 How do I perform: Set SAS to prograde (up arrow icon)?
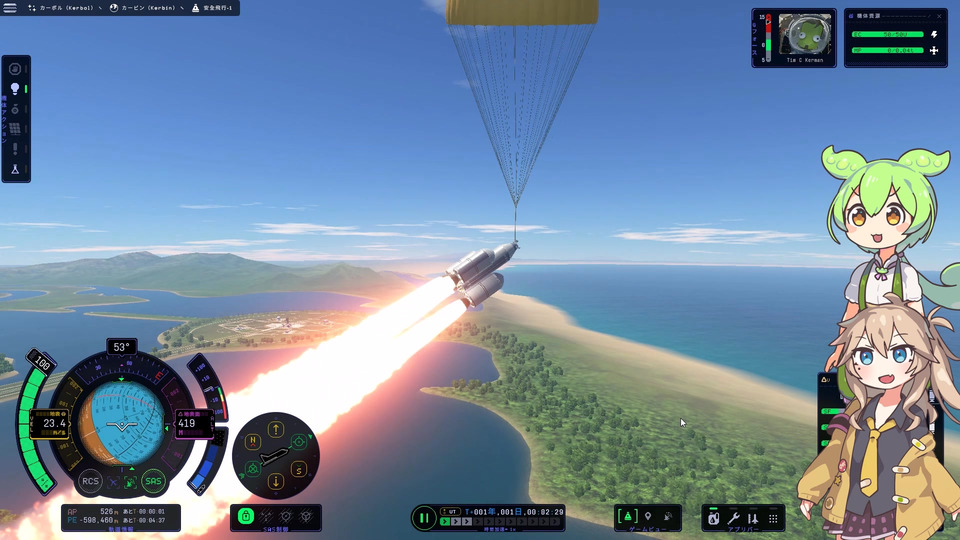pyautogui.click(x=276, y=428)
